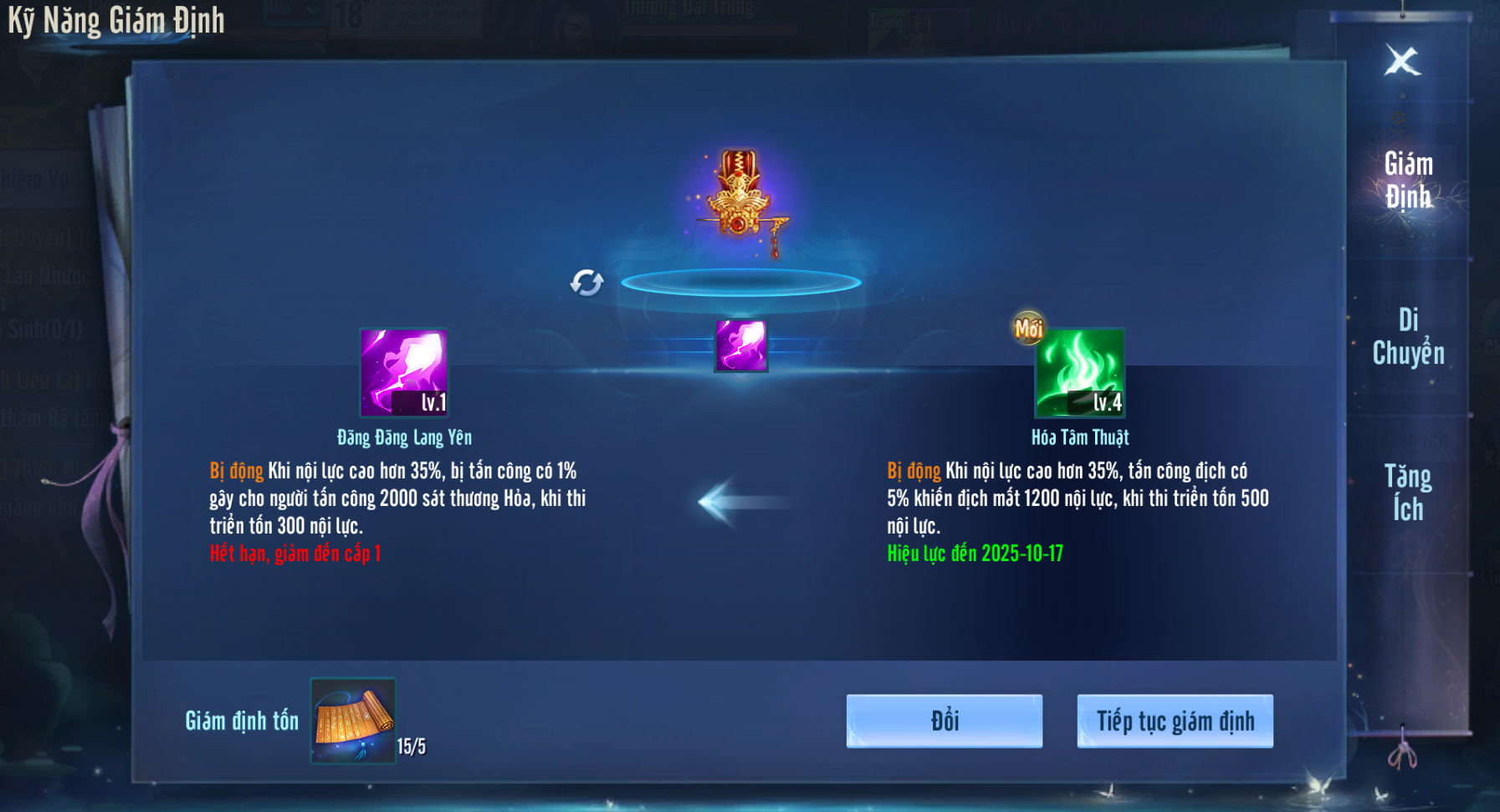The width and height of the screenshot is (1500, 812).
Task: Select the Đăng Đăng Lang Yên skill icon
Action: 404,372
